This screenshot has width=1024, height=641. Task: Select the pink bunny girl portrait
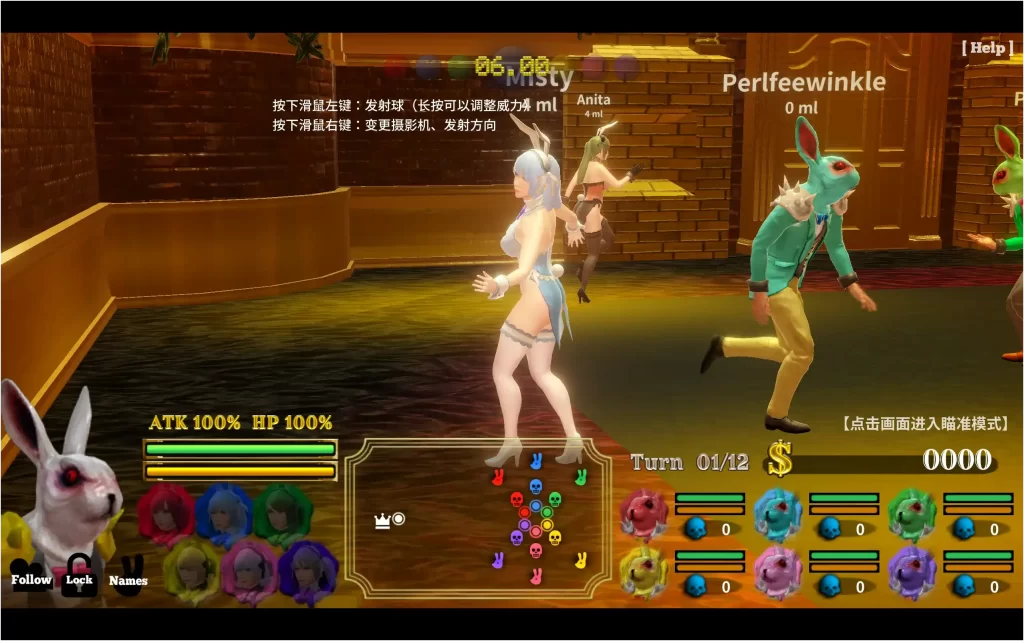click(250, 570)
